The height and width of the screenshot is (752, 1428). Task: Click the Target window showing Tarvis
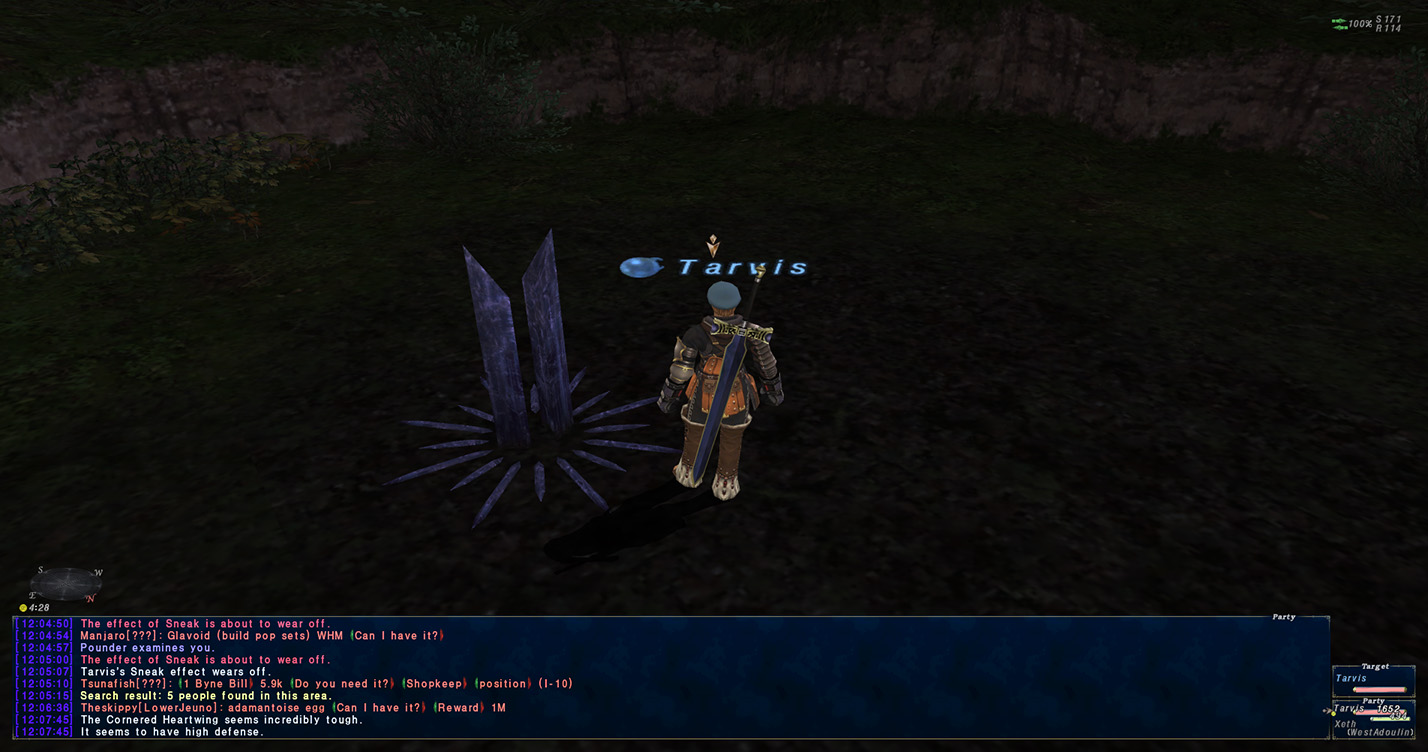[x=1372, y=680]
